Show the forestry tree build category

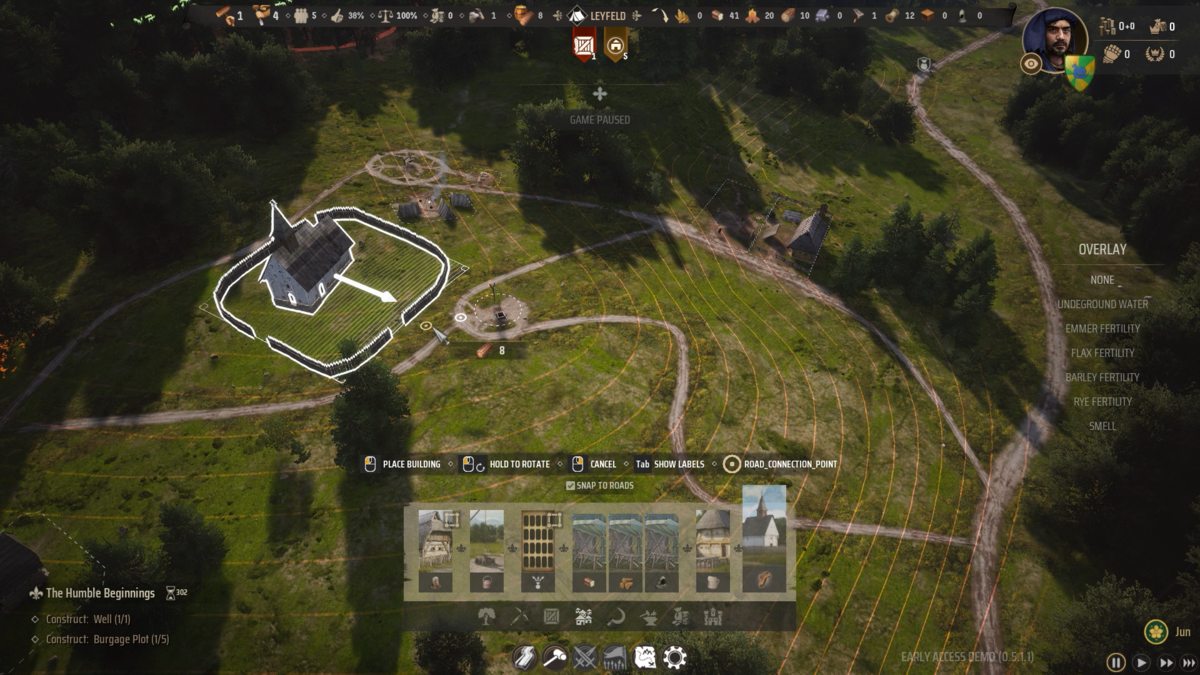487,617
